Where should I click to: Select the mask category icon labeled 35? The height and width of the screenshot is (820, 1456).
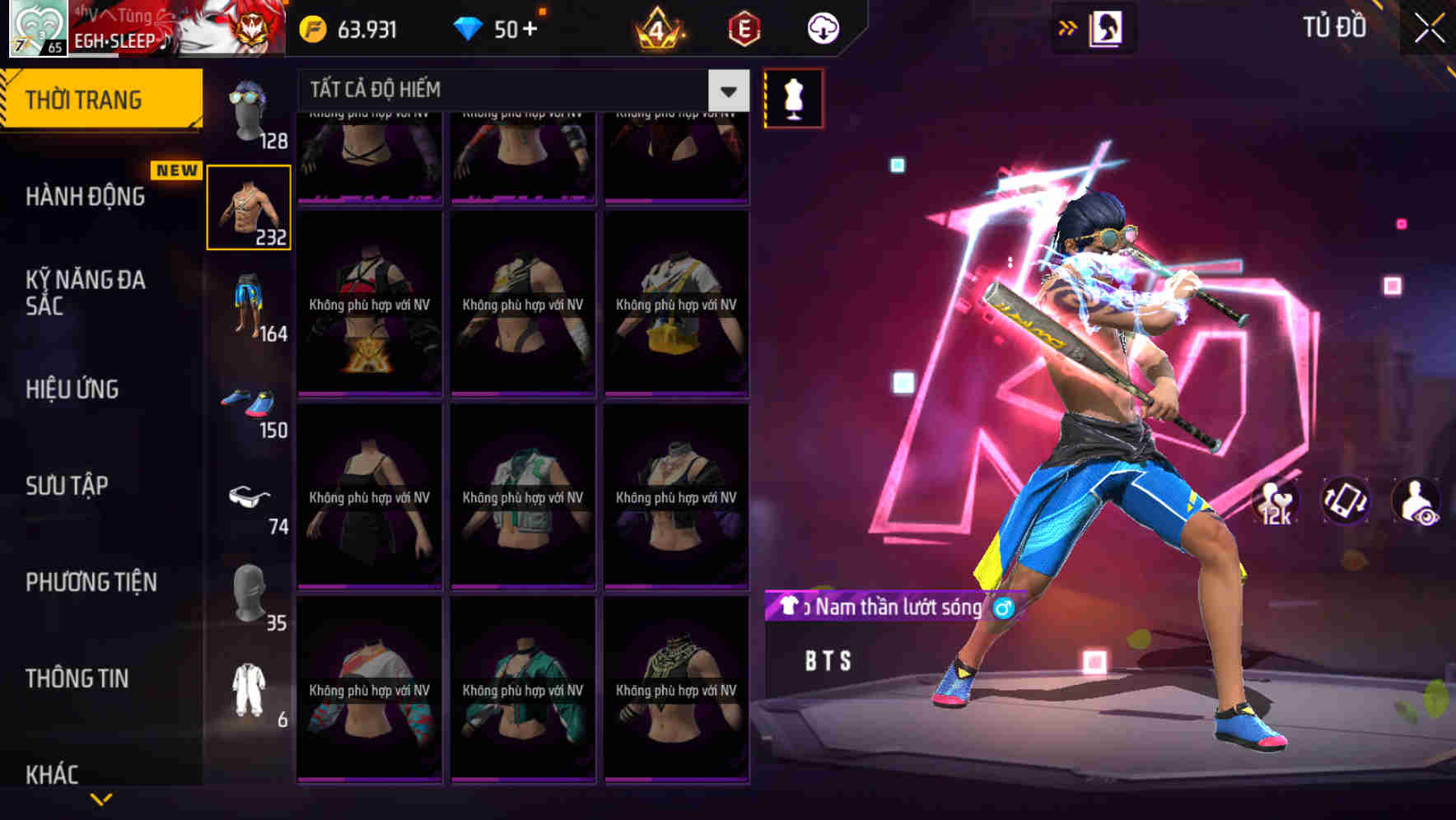click(x=250, y=593)
